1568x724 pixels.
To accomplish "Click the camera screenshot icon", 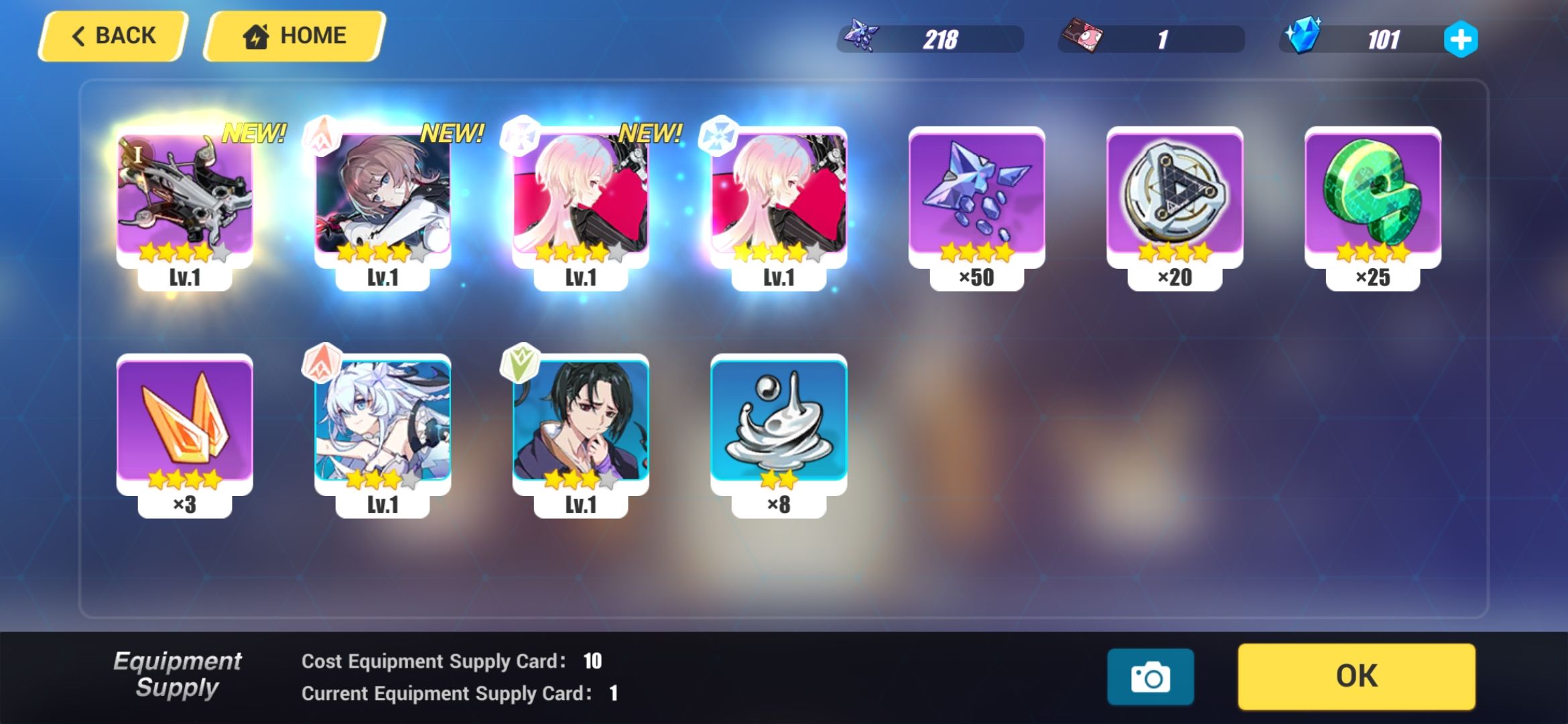I will [x=1151, y=677].
